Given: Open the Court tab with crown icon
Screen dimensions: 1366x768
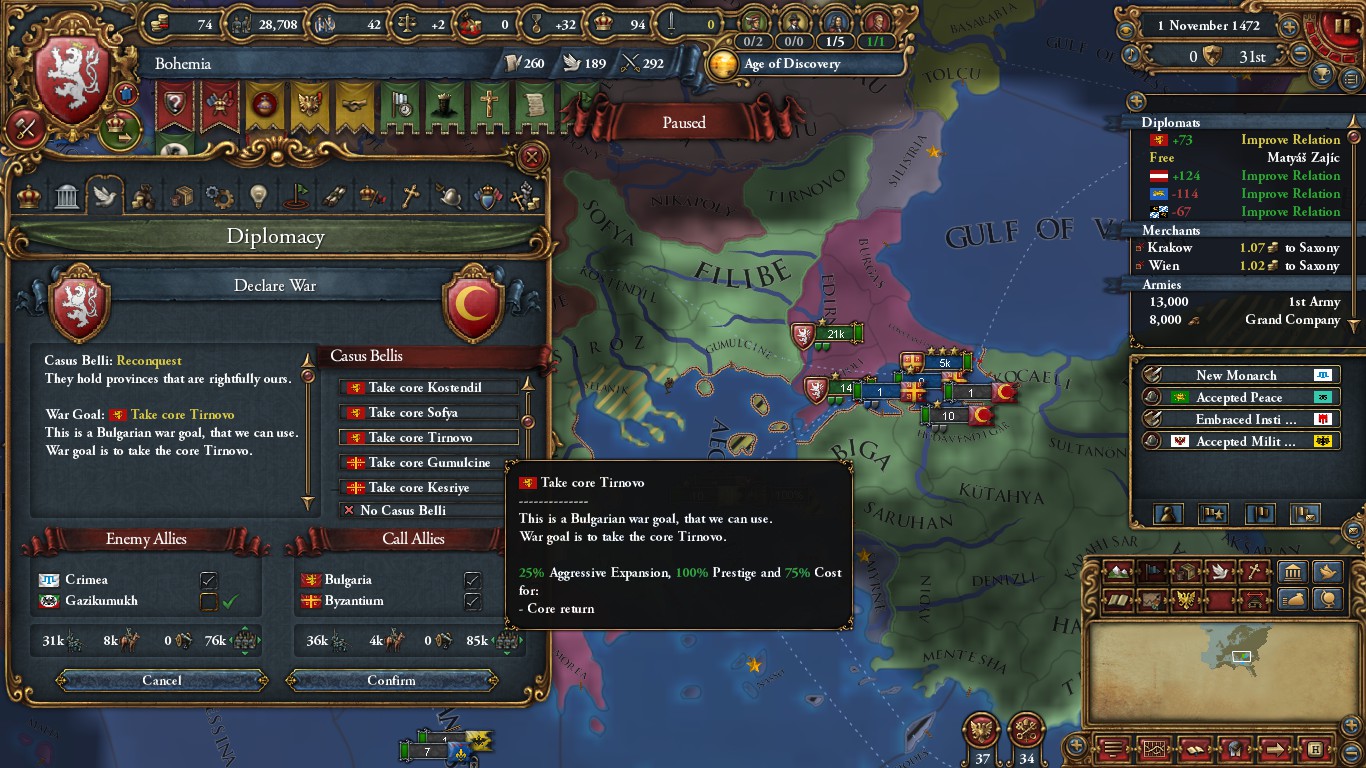Looking at the screenshot, I should point(29,196).
